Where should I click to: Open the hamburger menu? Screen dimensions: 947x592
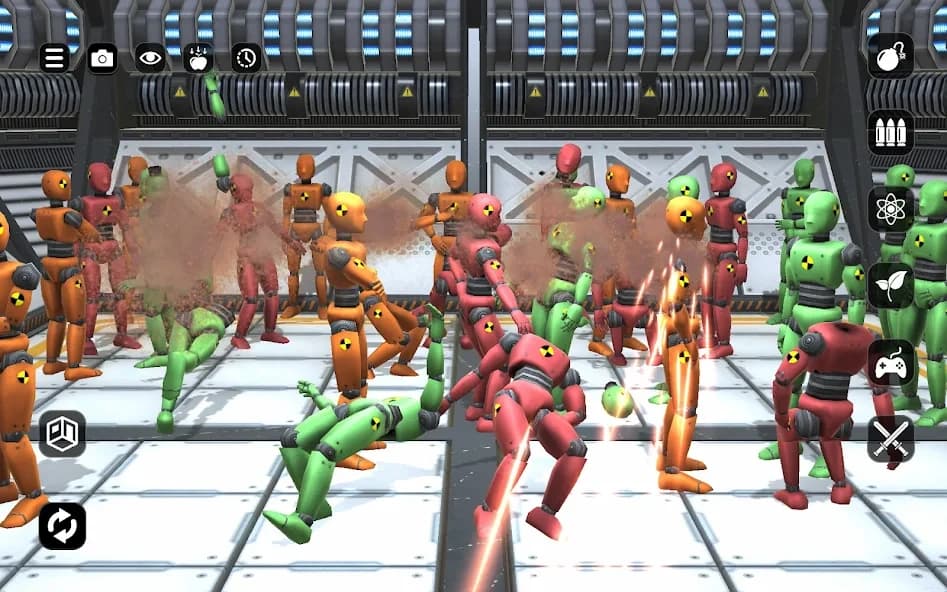(55, 57)
